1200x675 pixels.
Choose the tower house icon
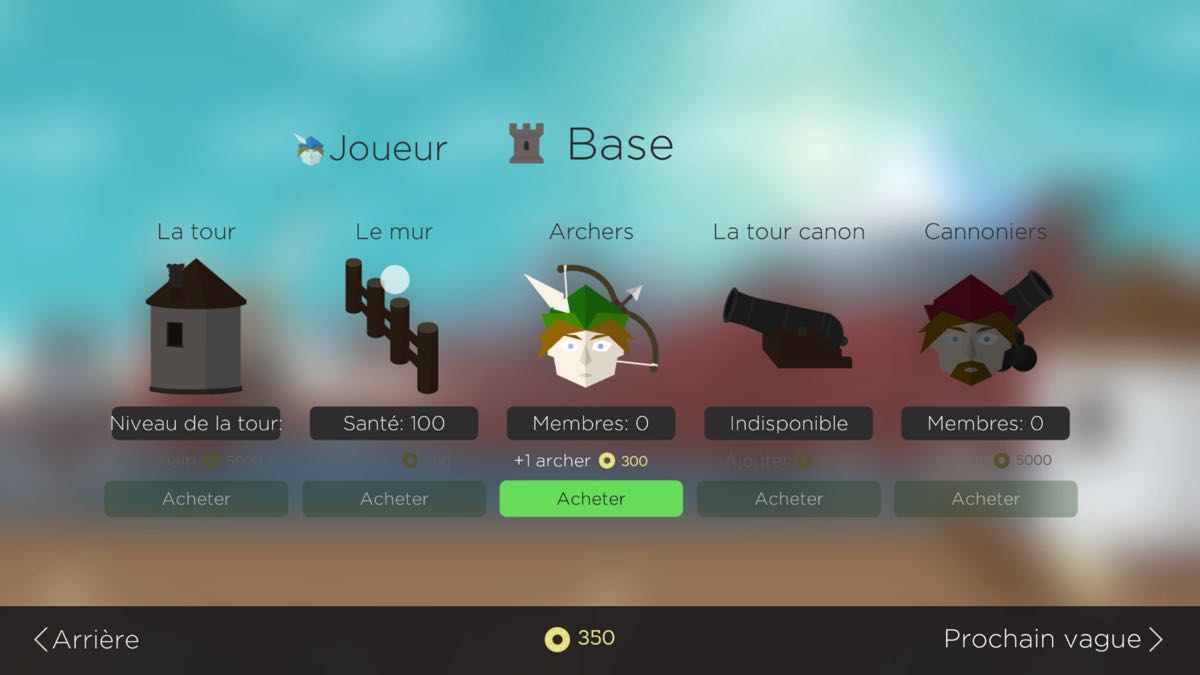pos(196,326)
